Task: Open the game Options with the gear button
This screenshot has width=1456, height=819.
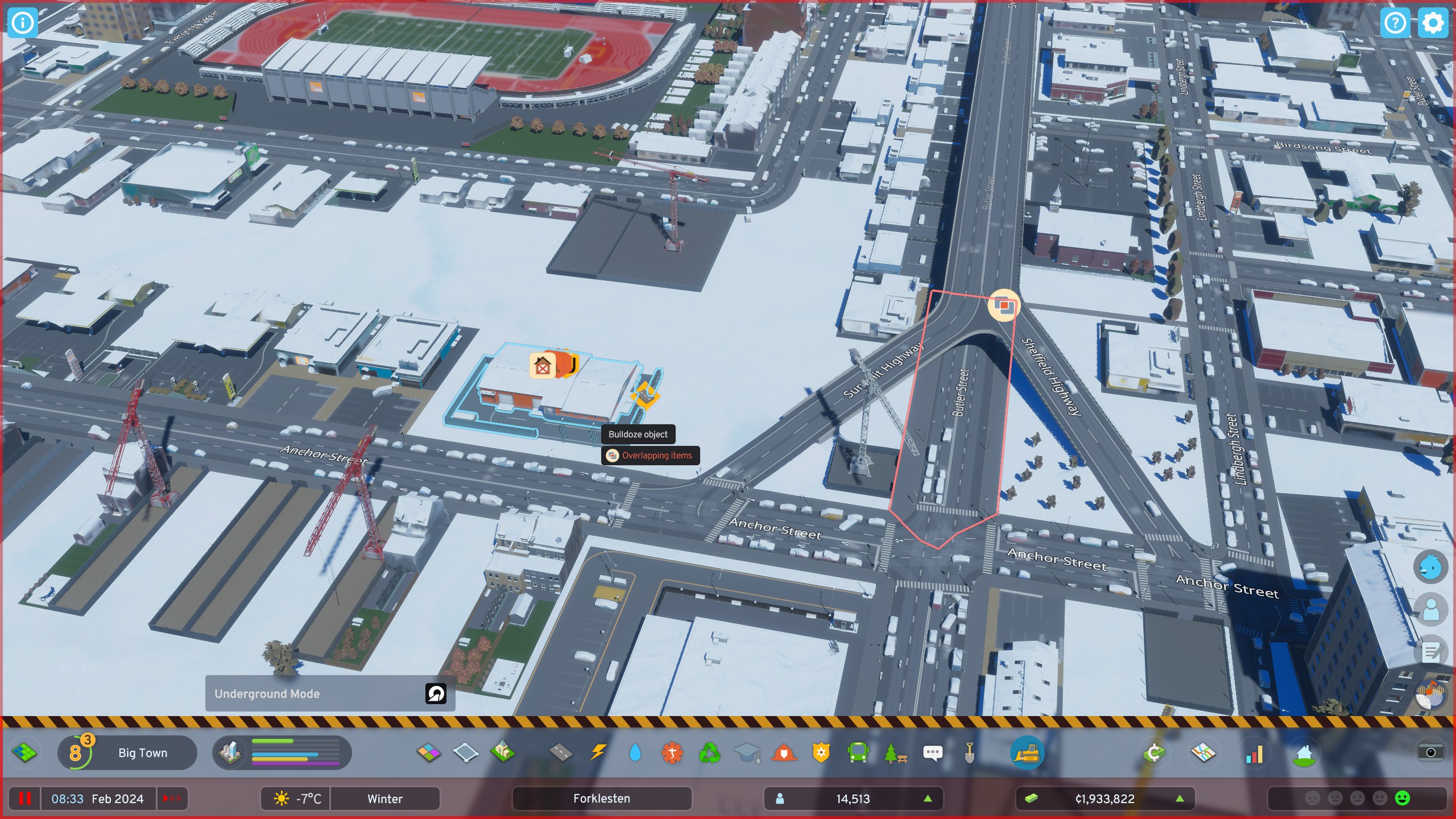Action: point(1433,23)
